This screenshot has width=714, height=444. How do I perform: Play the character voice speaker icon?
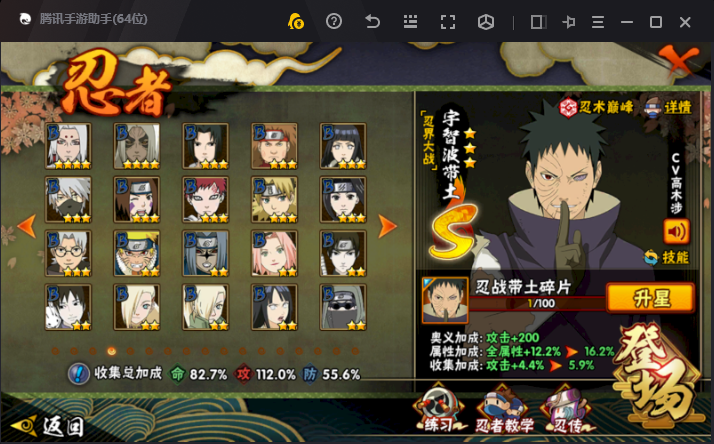coord(676,231)
